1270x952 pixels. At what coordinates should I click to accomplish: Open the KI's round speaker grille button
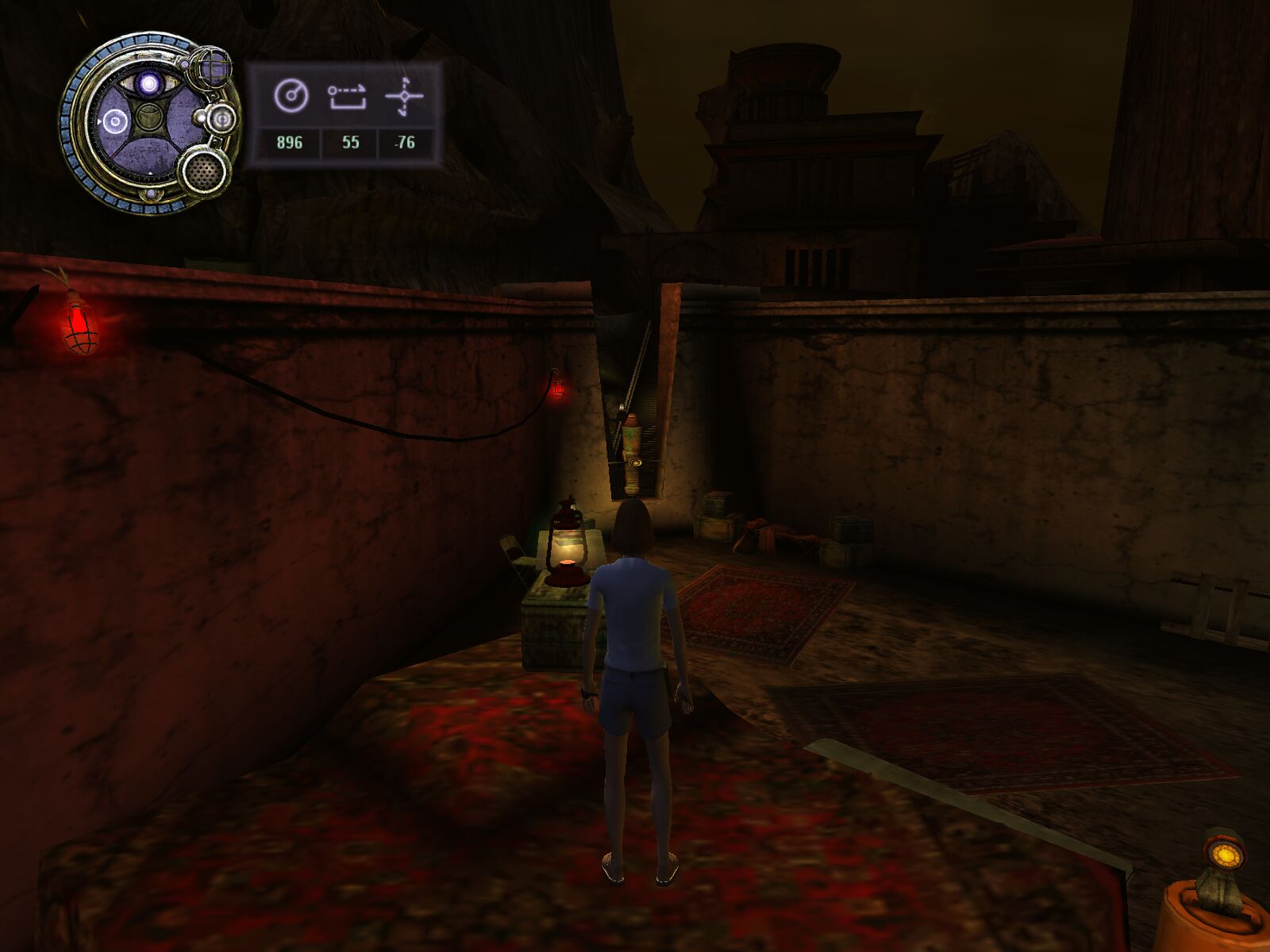tap(204, 171)
